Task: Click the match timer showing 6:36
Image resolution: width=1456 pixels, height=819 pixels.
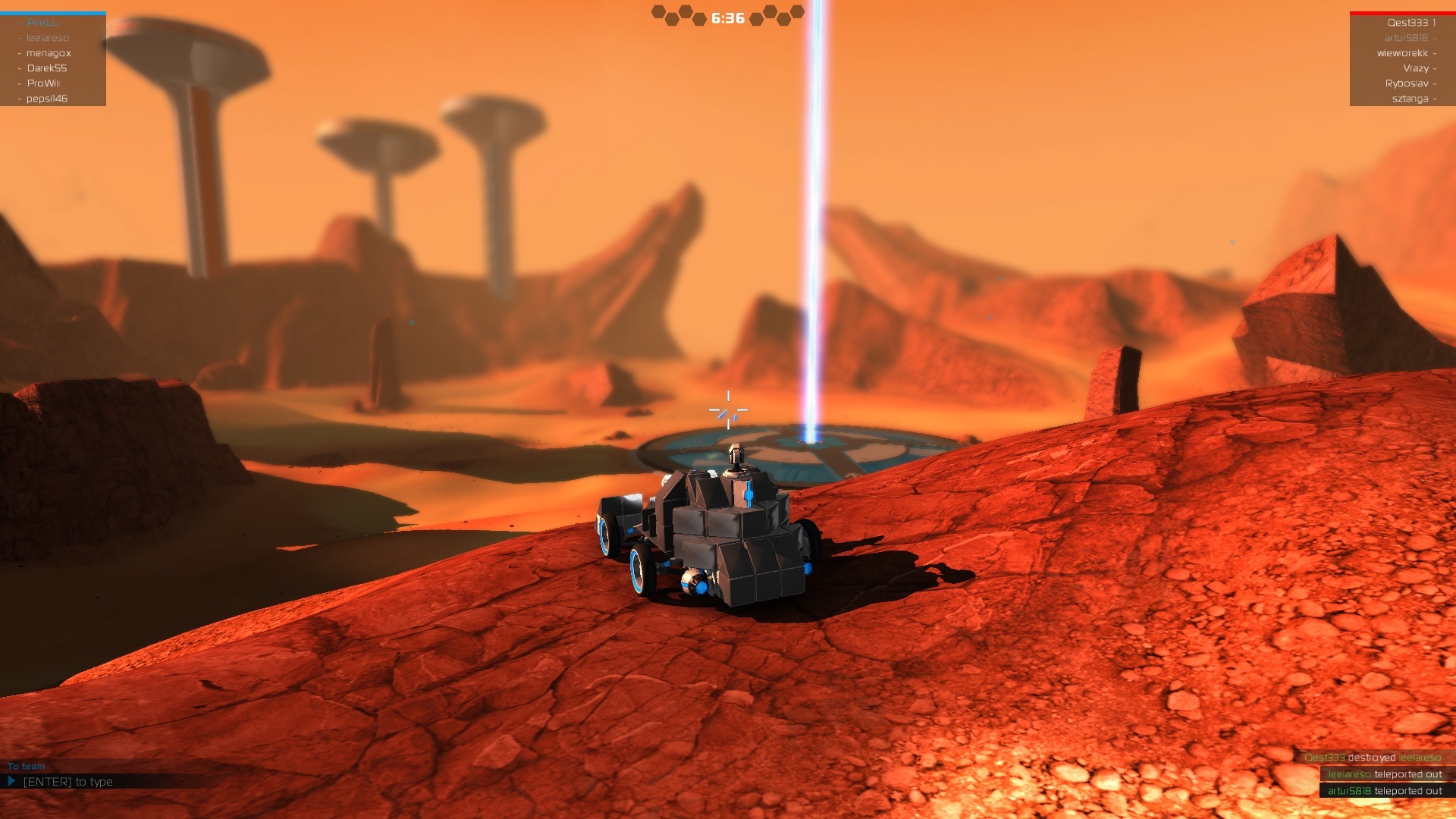Action: 726,17
